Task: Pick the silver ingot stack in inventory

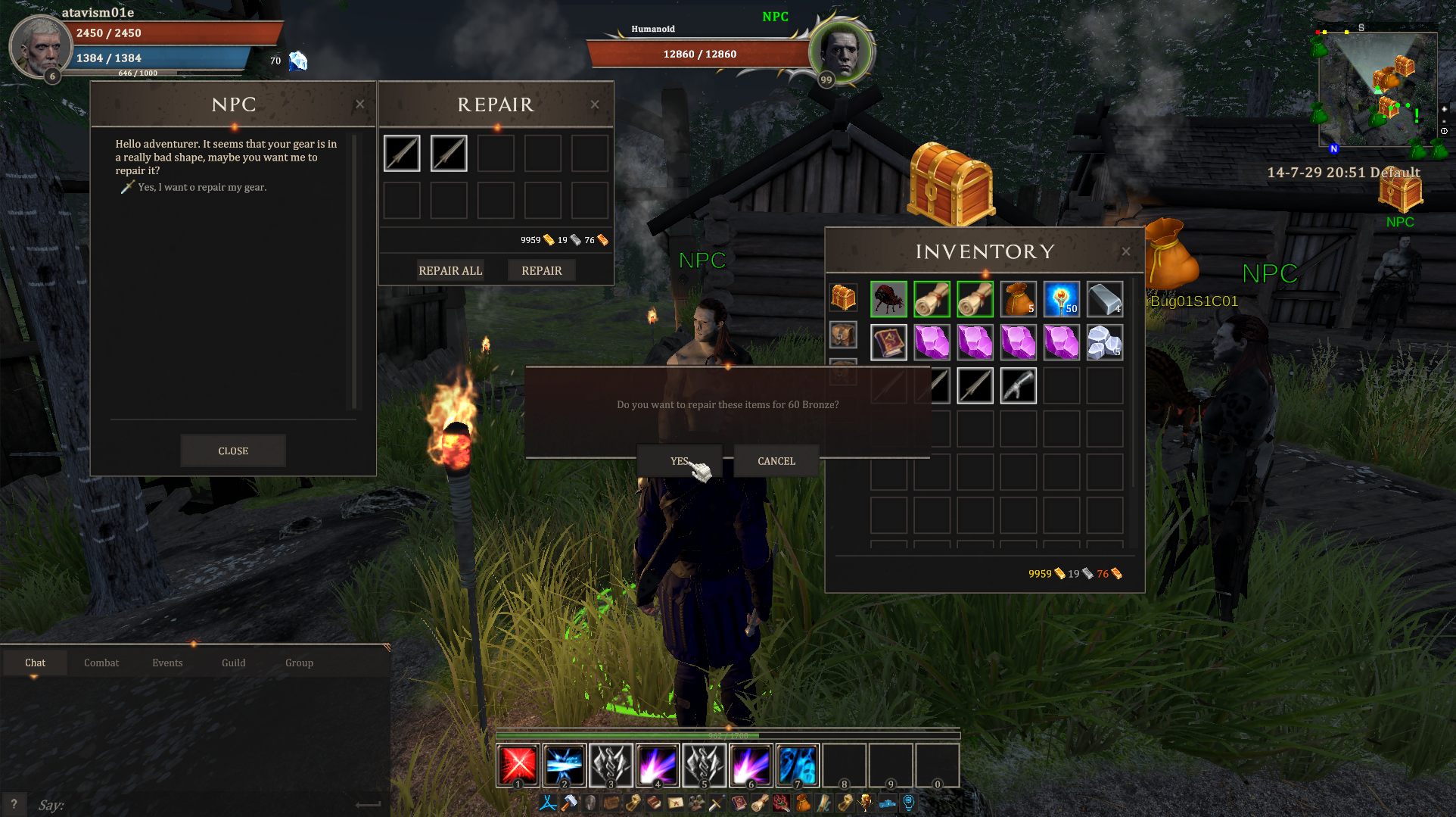Action: tap(1105, 299)
